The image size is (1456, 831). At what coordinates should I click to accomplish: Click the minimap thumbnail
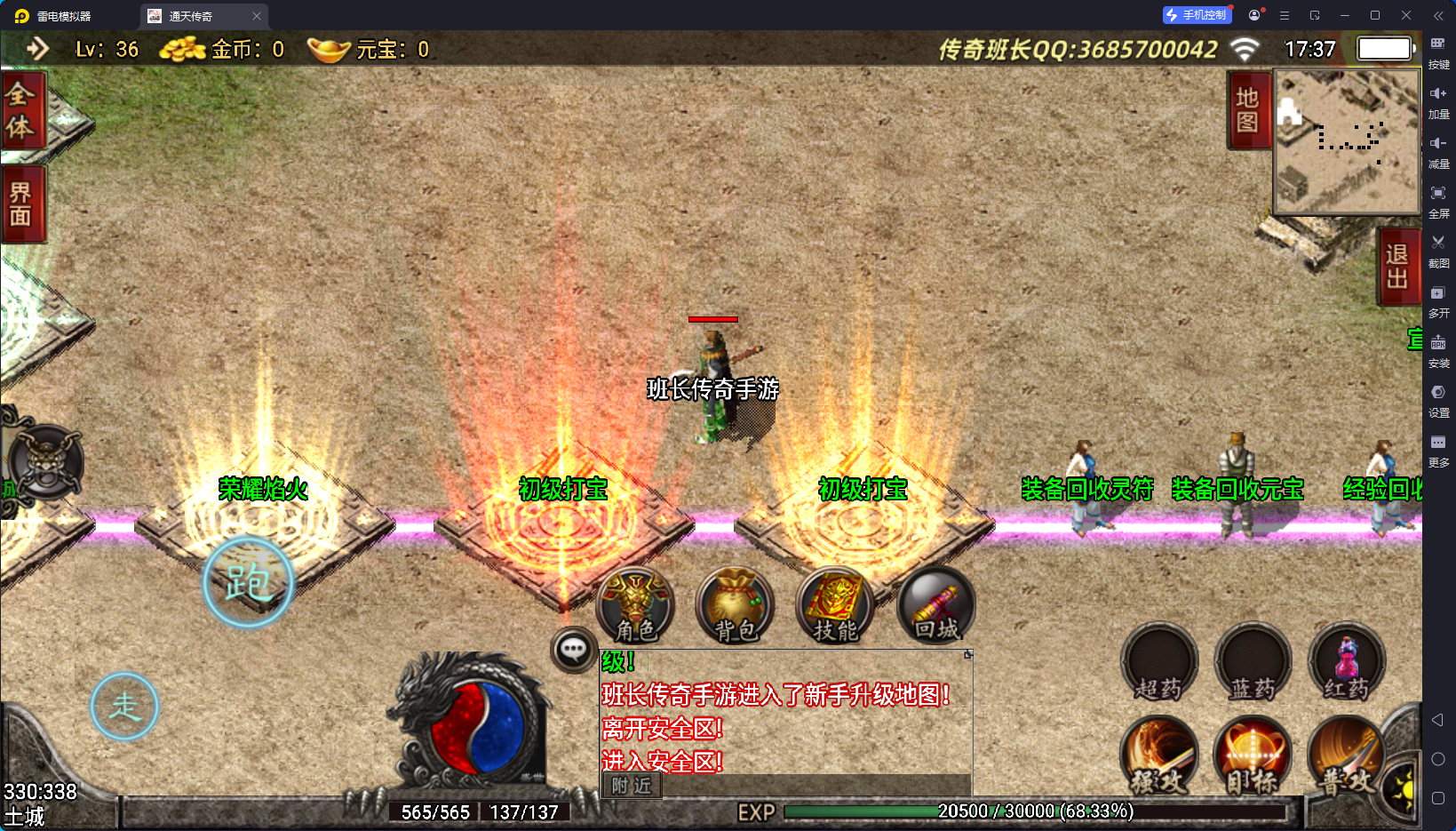1347,141
